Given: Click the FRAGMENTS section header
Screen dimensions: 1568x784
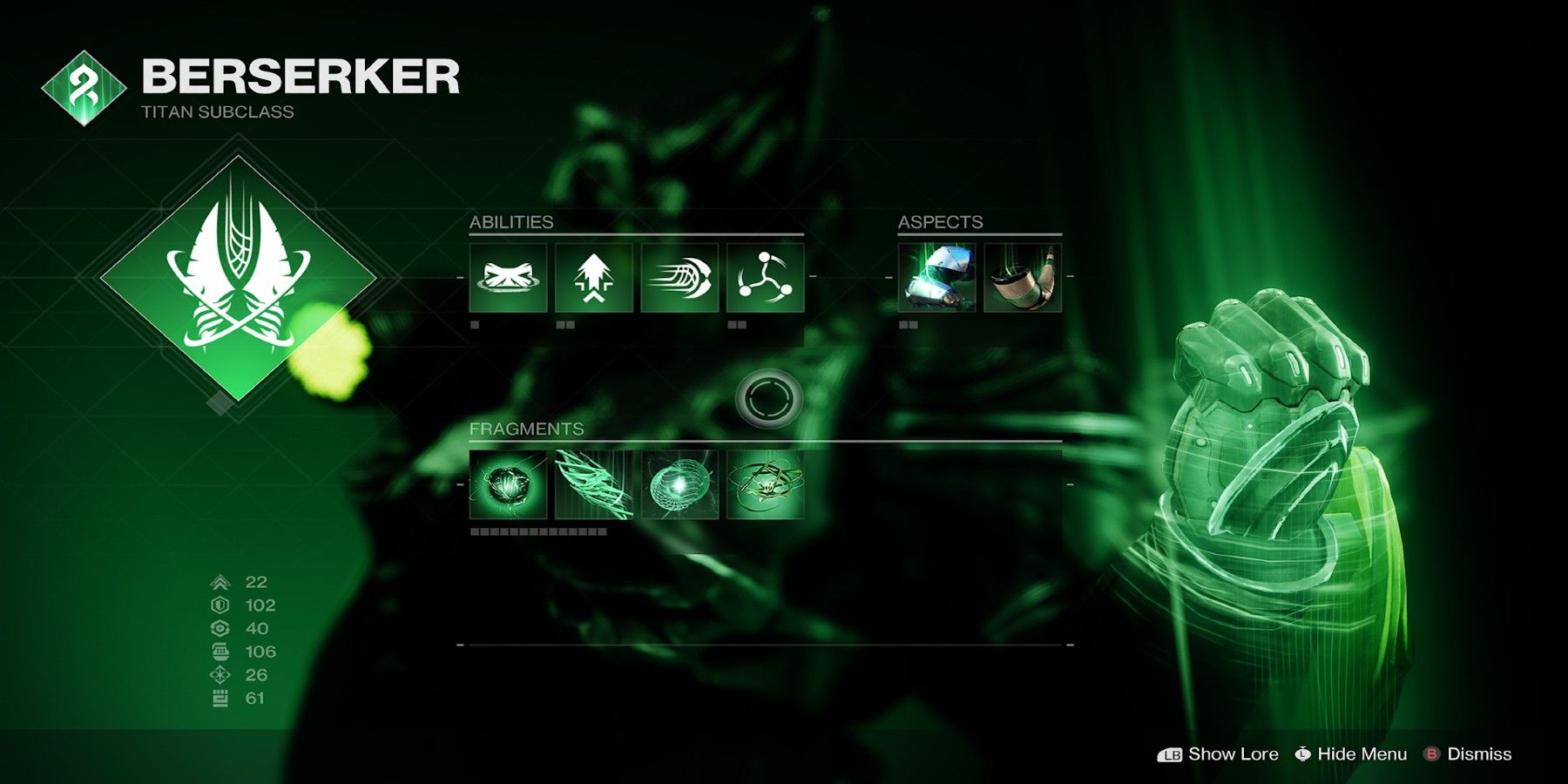Looking at the screenshot, I should click(526, 429).
